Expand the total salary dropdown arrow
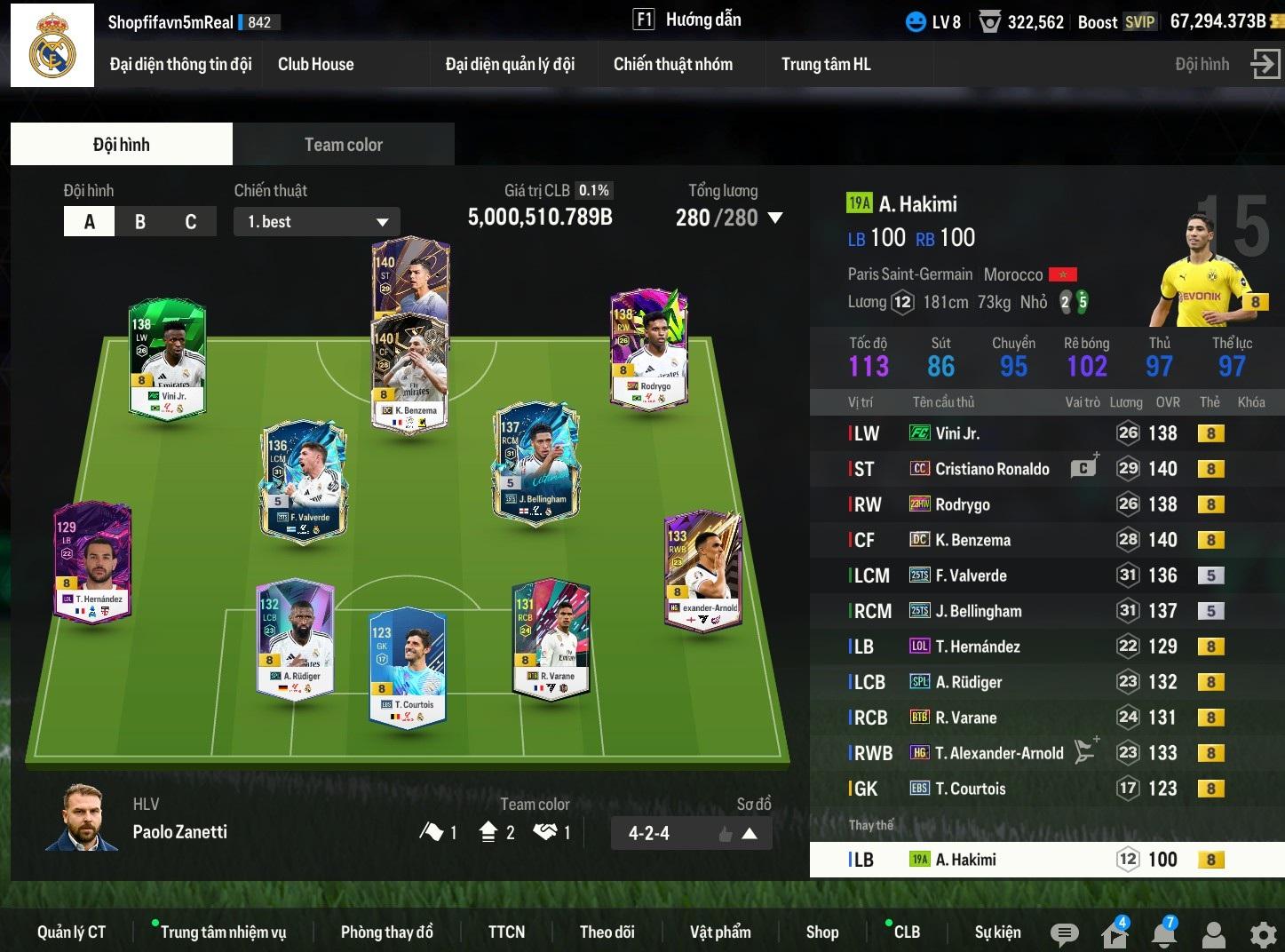This screenshot has height=952, width=1285. pyautogui.click(x=774, y=218)
